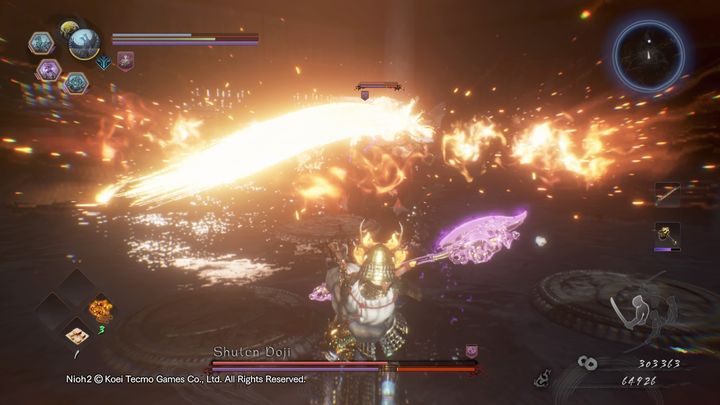Select the golden hammer weapon slot
The width and height of the screenshot is (720, 405).
pyautogui.click(x=667, y=235)
